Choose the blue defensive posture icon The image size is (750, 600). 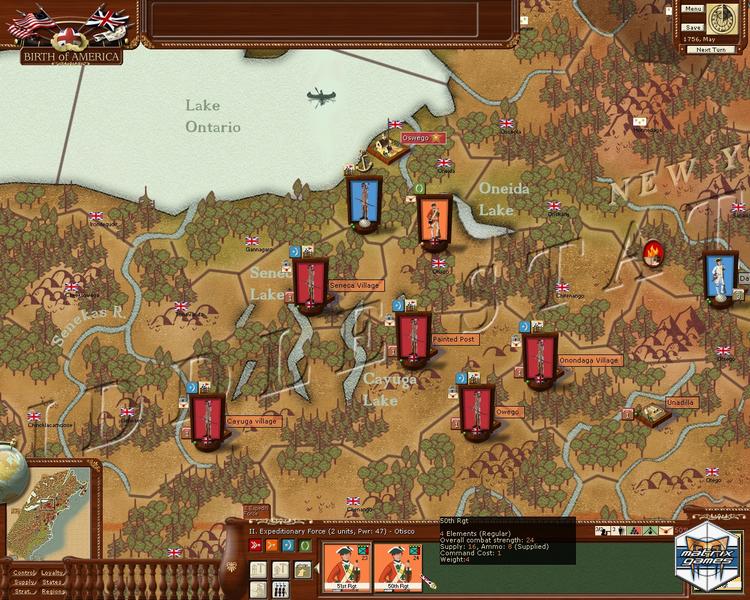[x=286, y=545]
